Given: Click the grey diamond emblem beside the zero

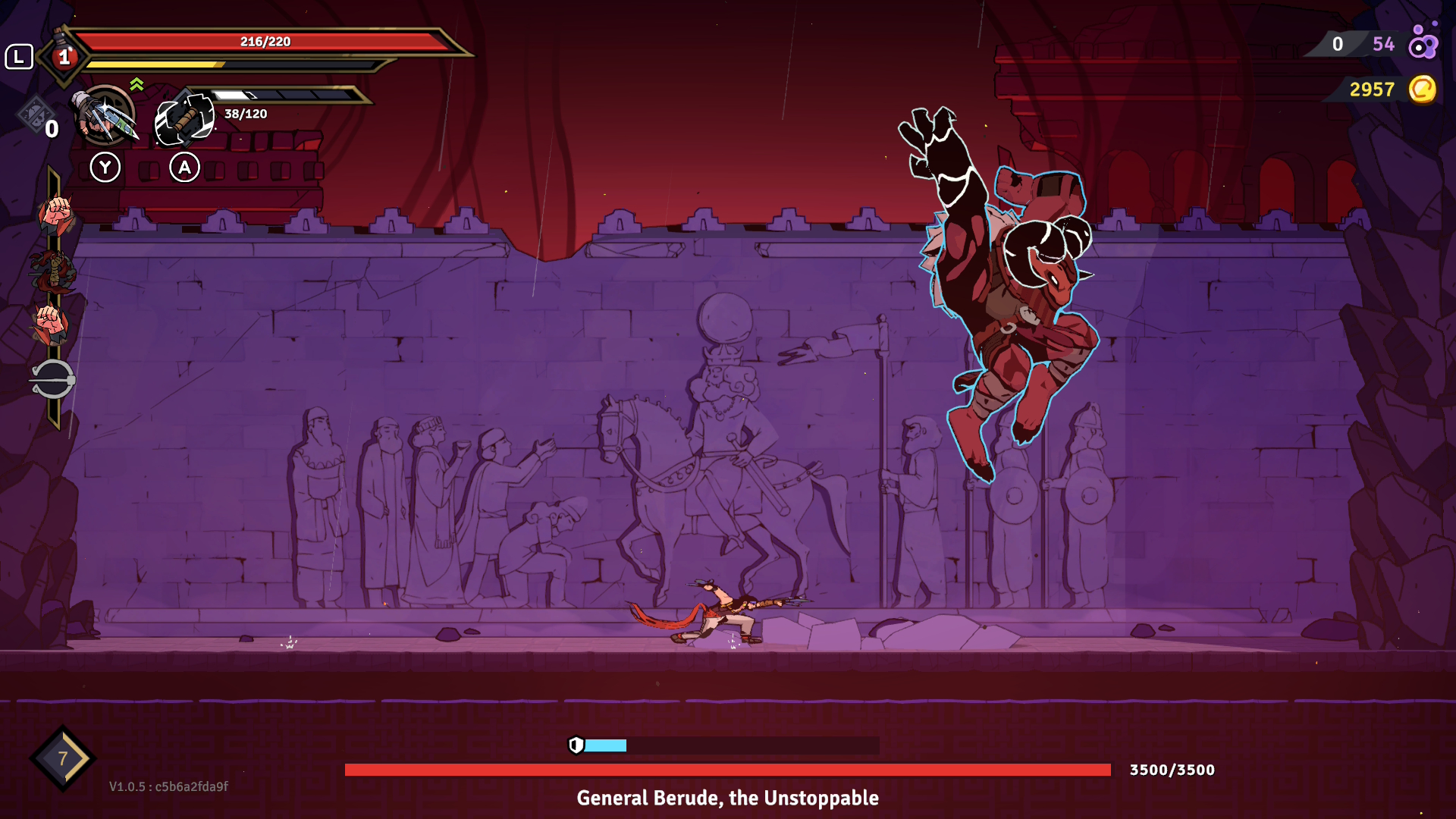Looking at the screenshot, I should pyautogui.click(x=34, y=115).
